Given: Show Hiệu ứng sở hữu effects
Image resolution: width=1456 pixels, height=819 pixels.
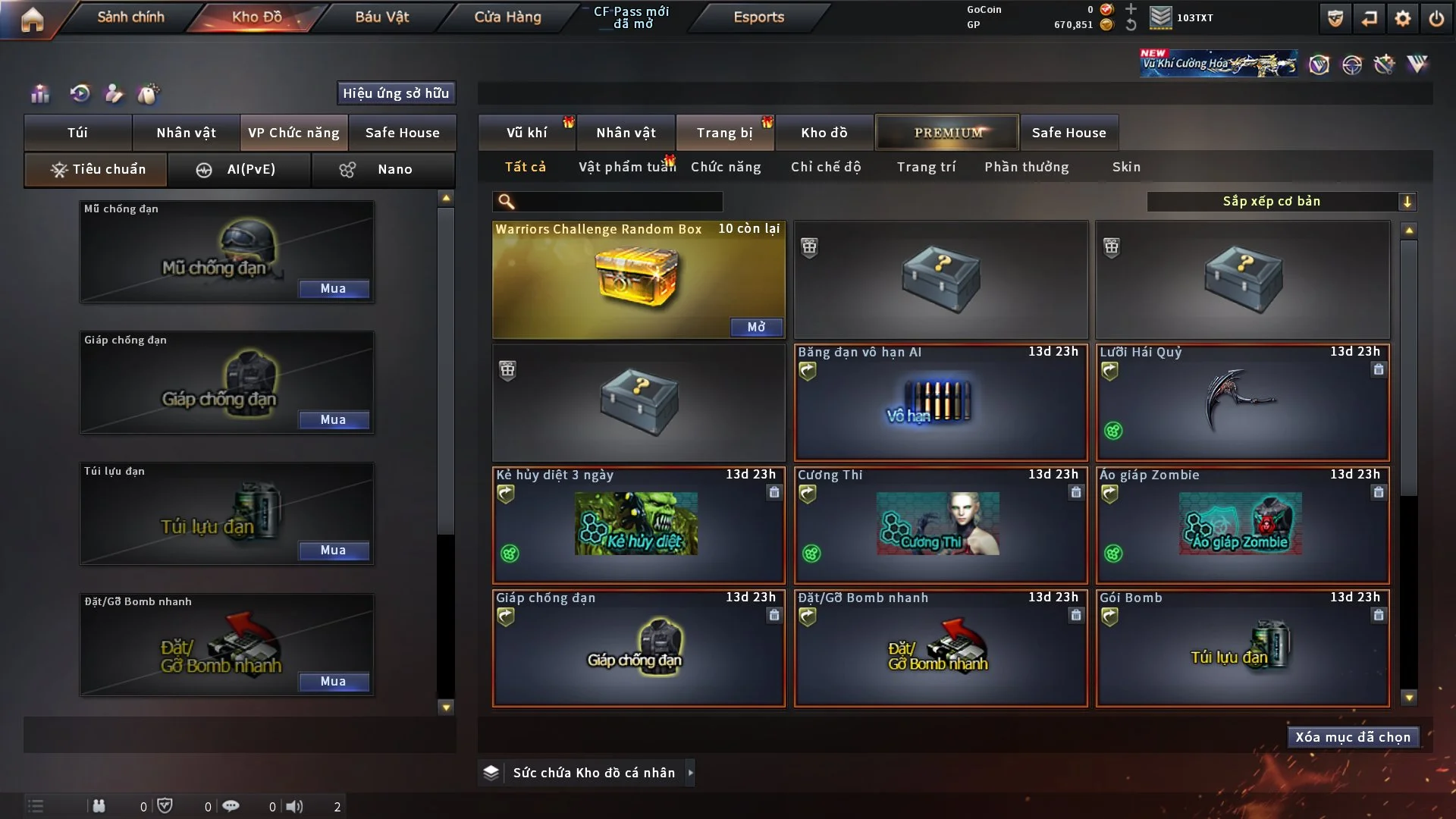Looking at the screenshot, I should (x=395, y=93).
